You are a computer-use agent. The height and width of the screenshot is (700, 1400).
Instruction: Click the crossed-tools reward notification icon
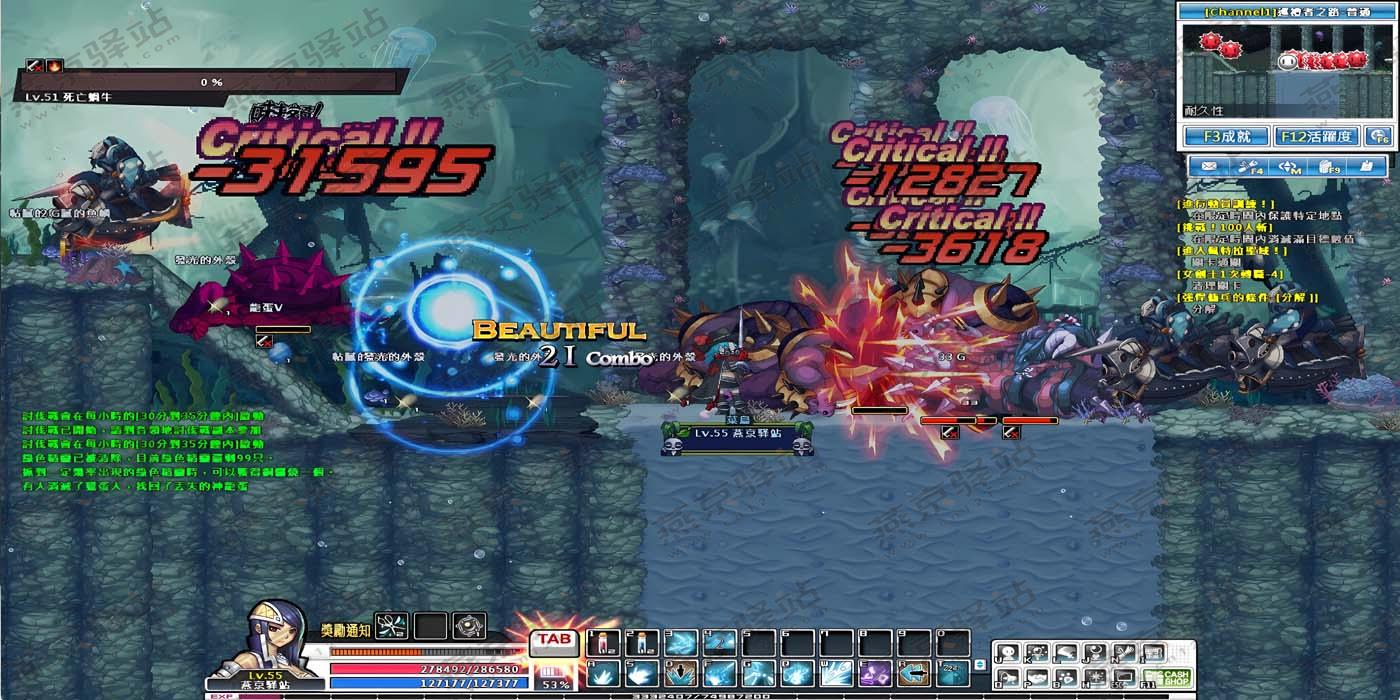coord(392,627)
